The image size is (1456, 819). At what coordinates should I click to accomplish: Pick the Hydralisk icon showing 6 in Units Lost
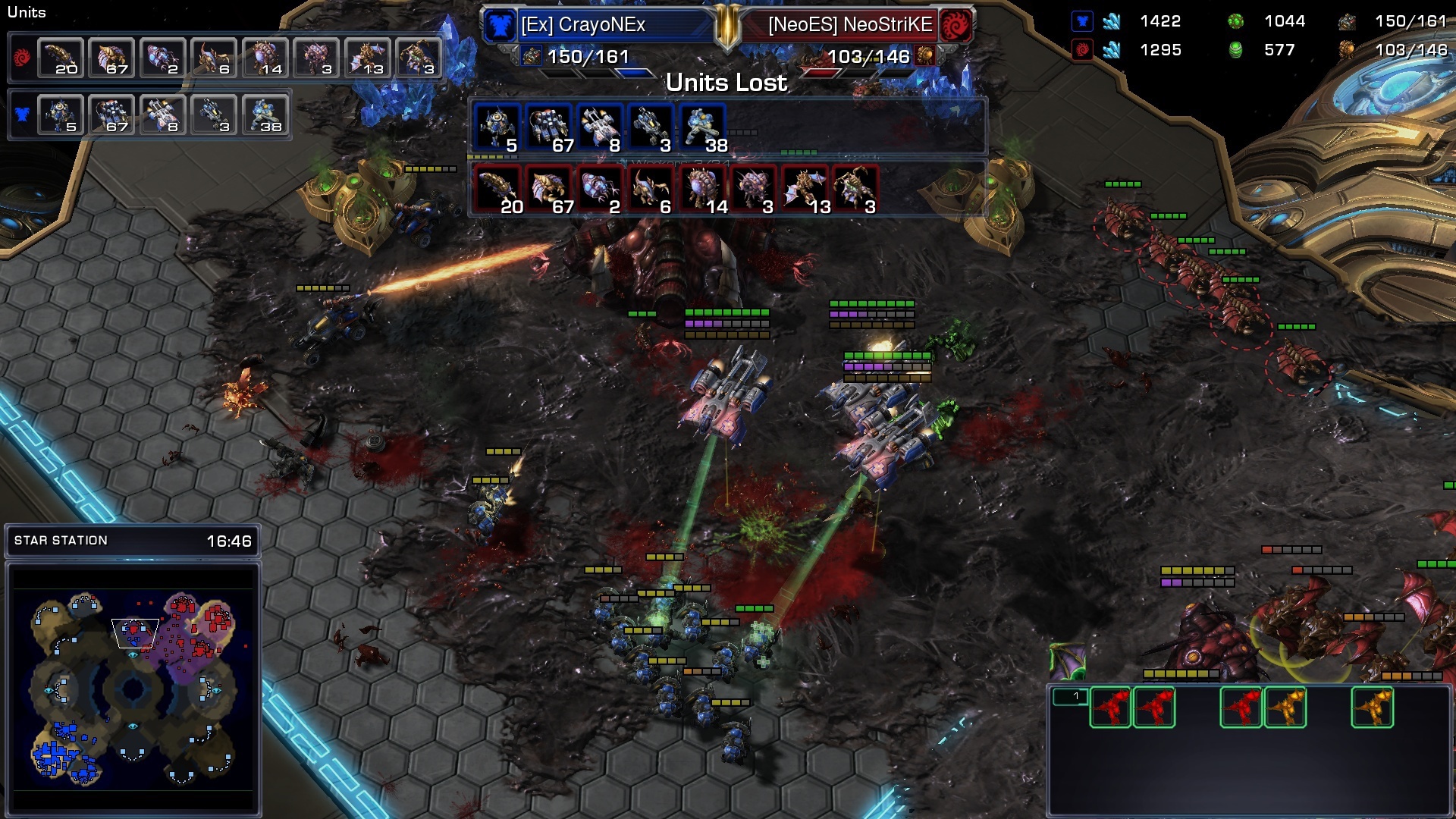coord(651,189)
